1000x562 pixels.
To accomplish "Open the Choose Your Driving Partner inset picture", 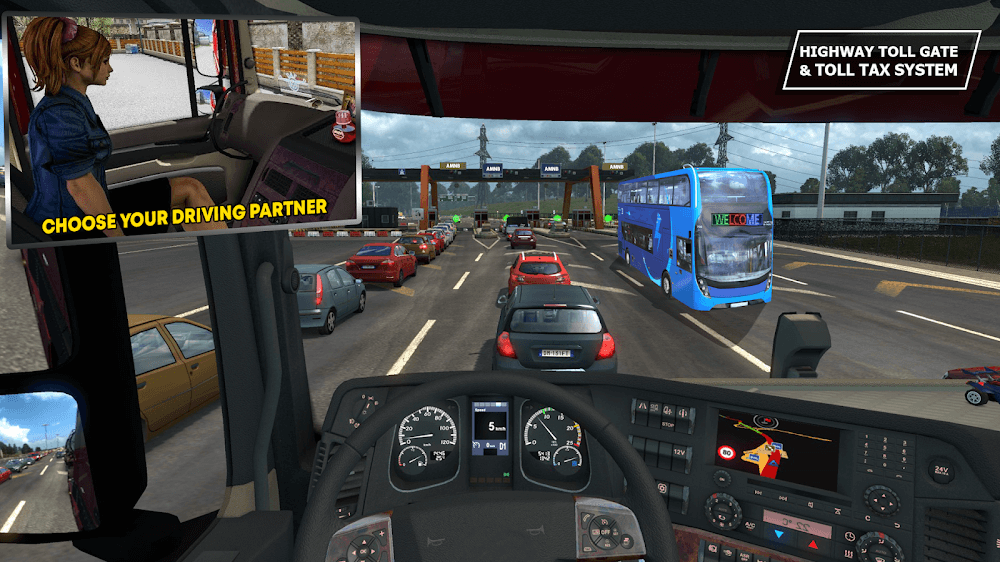I will [183, 128].
